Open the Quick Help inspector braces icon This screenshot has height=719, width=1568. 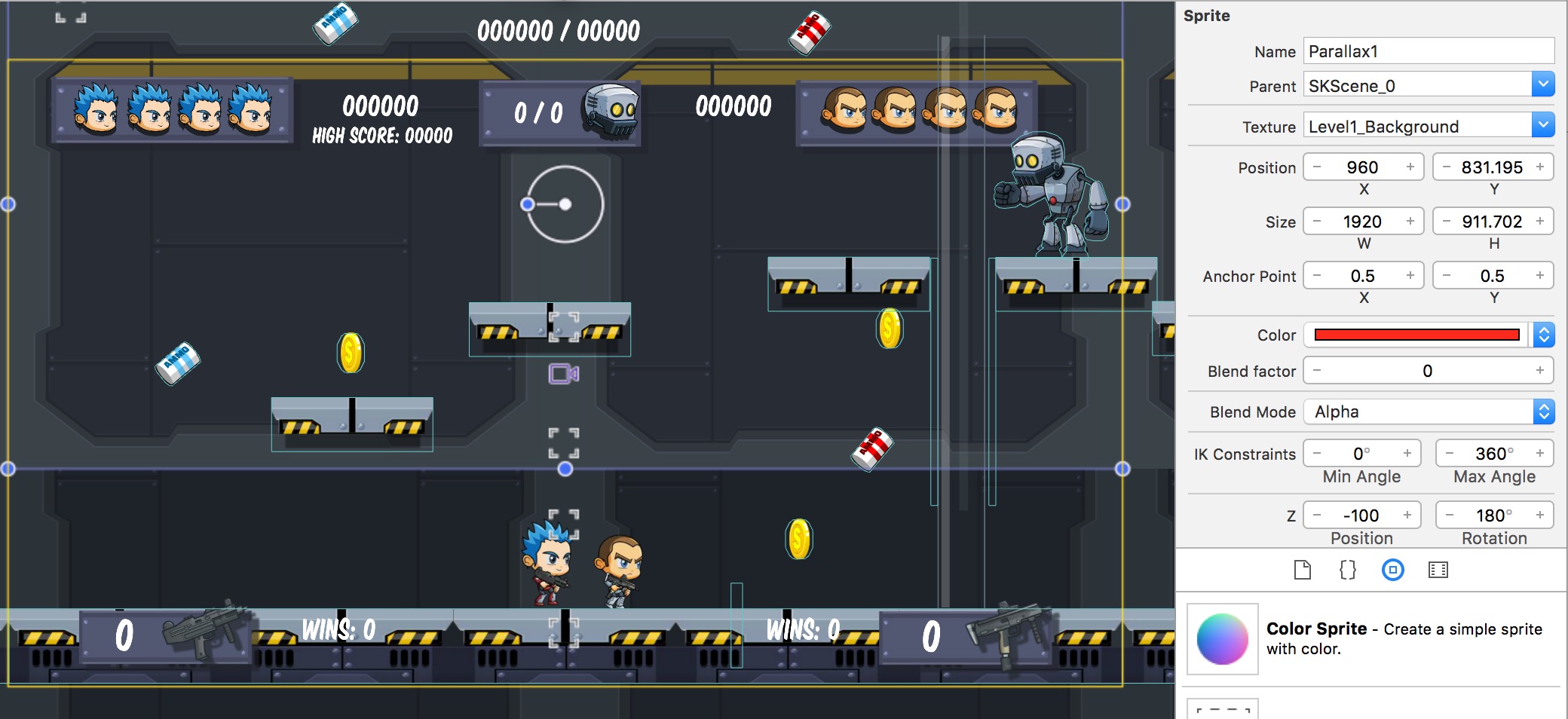tap(1348, 571)
